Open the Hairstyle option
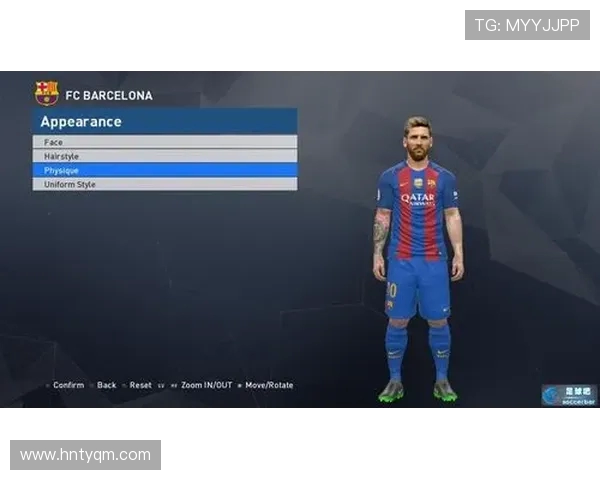This screenshot has width=600, height=480. pos(164,156)
